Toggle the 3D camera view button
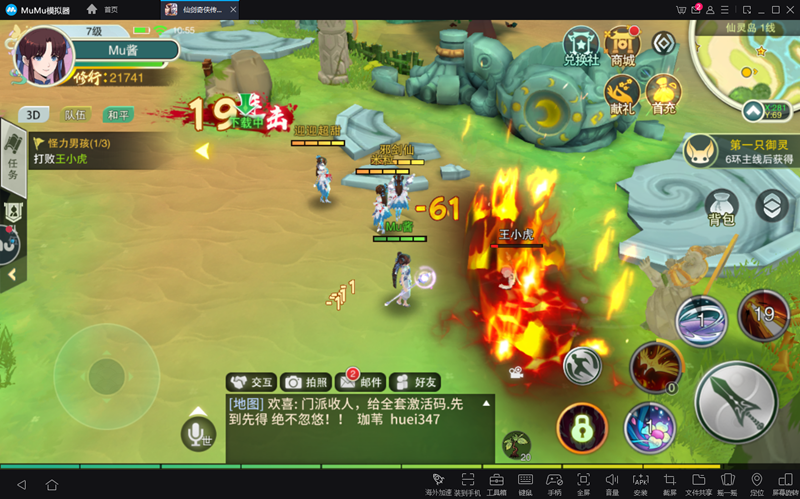 coord(36,115)
